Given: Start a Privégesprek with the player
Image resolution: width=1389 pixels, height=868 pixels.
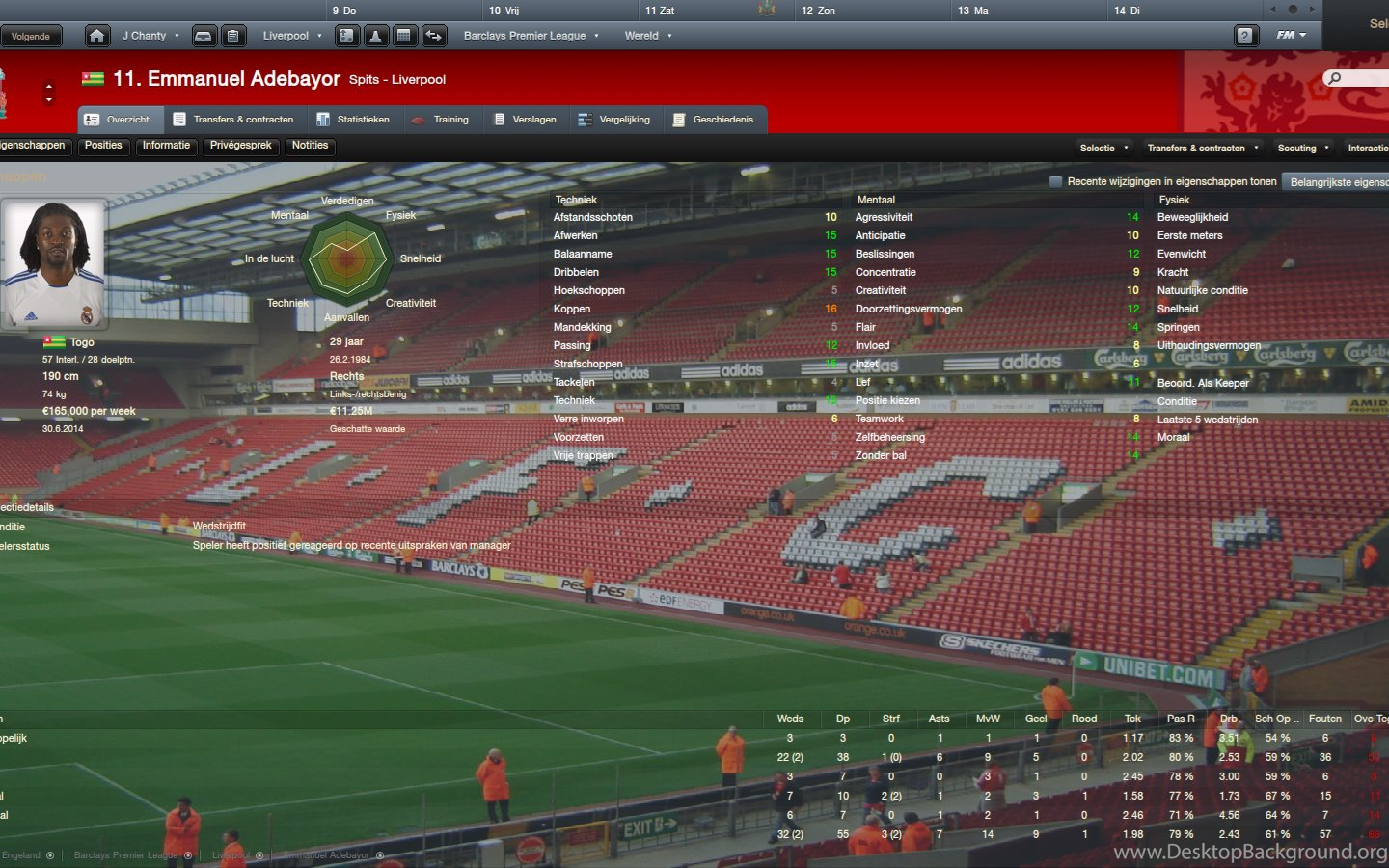Looking at the screenshot, I should click(x=241, y=146).
